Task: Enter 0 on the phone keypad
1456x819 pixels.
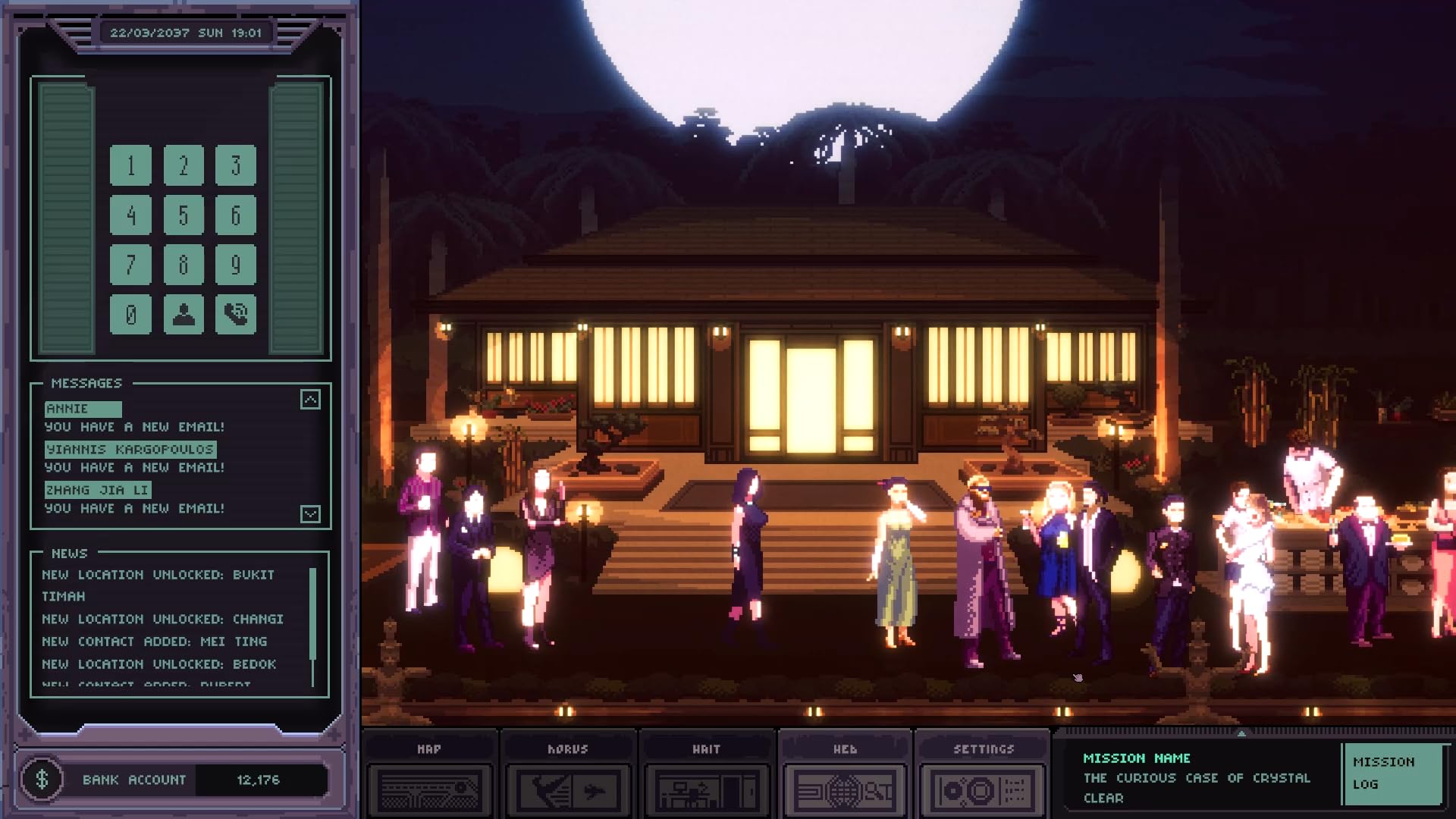Action: point(130,314)
